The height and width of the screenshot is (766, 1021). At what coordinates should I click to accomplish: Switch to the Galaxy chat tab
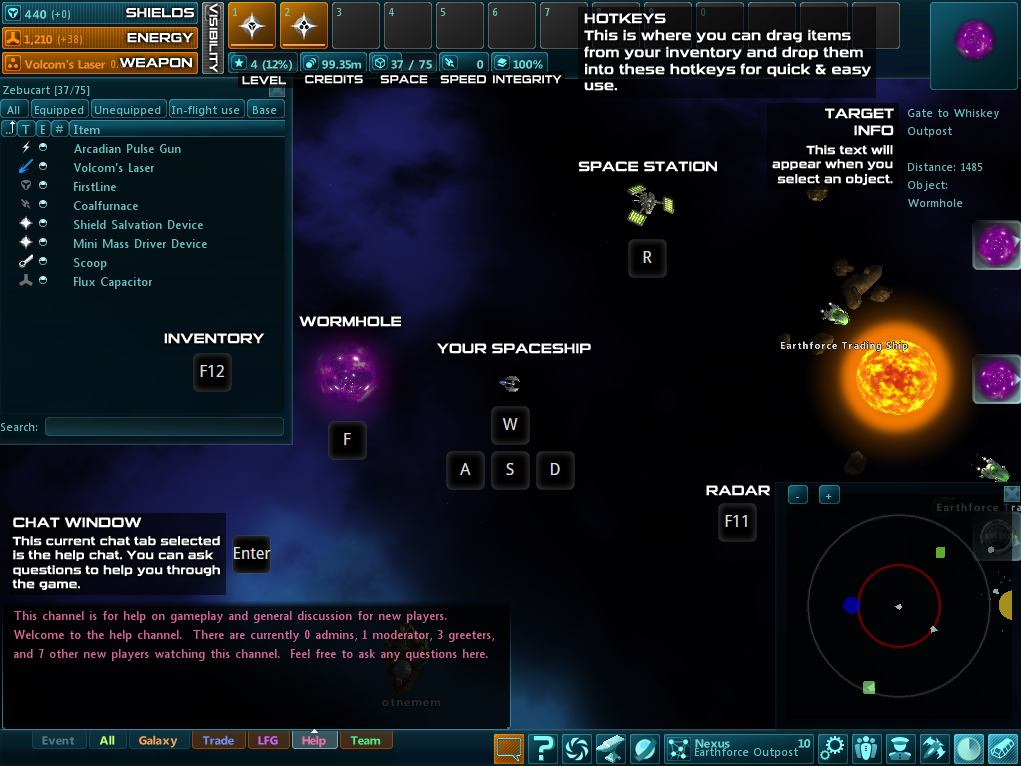pos(158,741)
